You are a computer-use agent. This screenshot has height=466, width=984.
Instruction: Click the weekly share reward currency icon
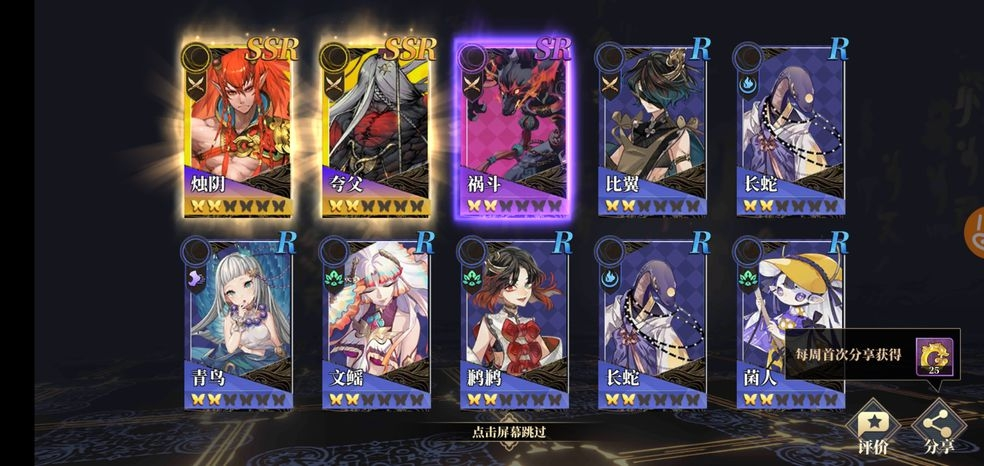point(937,357)
